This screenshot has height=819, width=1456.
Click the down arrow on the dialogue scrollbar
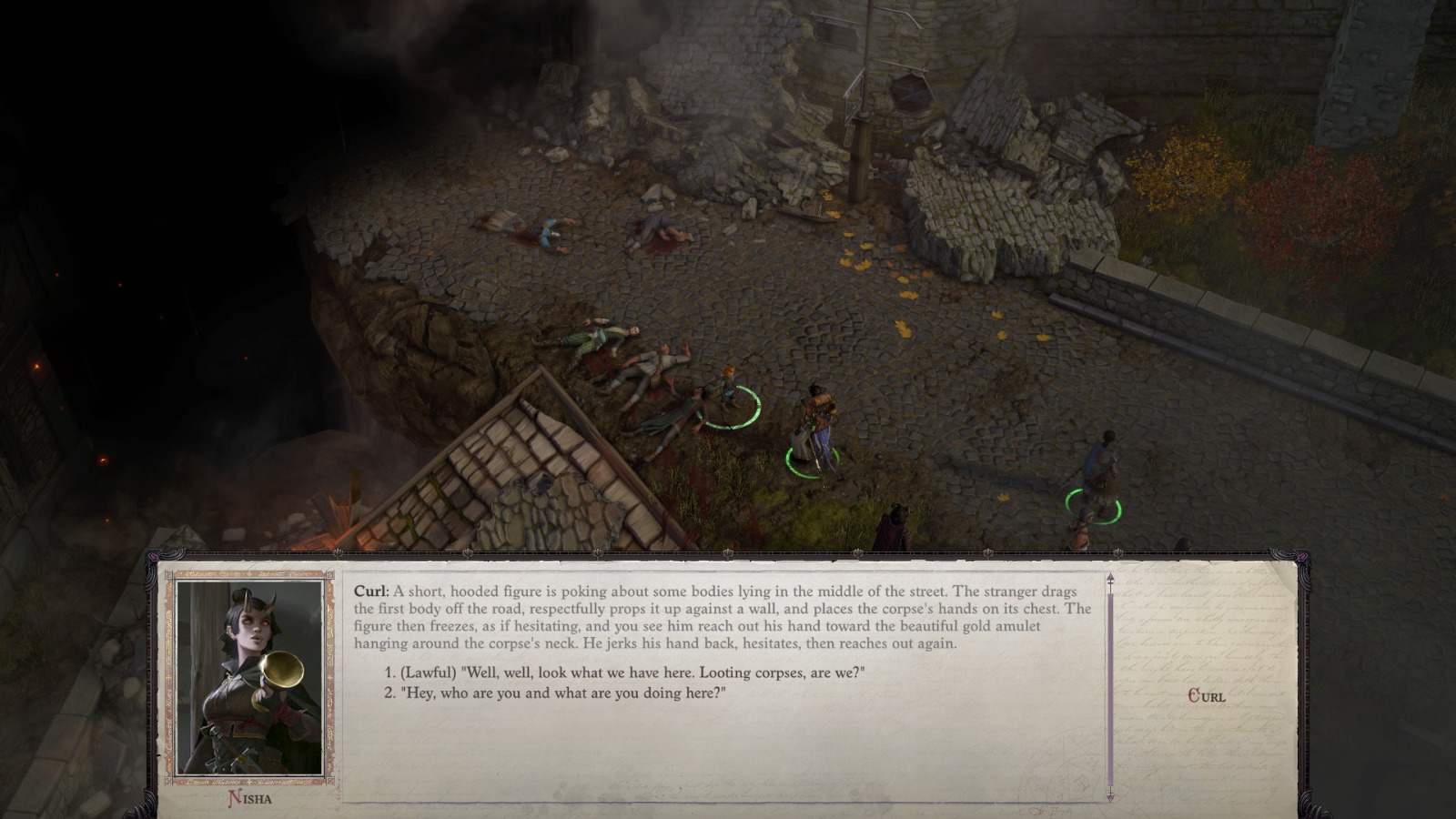pyautogui.click(x=1110, y=799)
